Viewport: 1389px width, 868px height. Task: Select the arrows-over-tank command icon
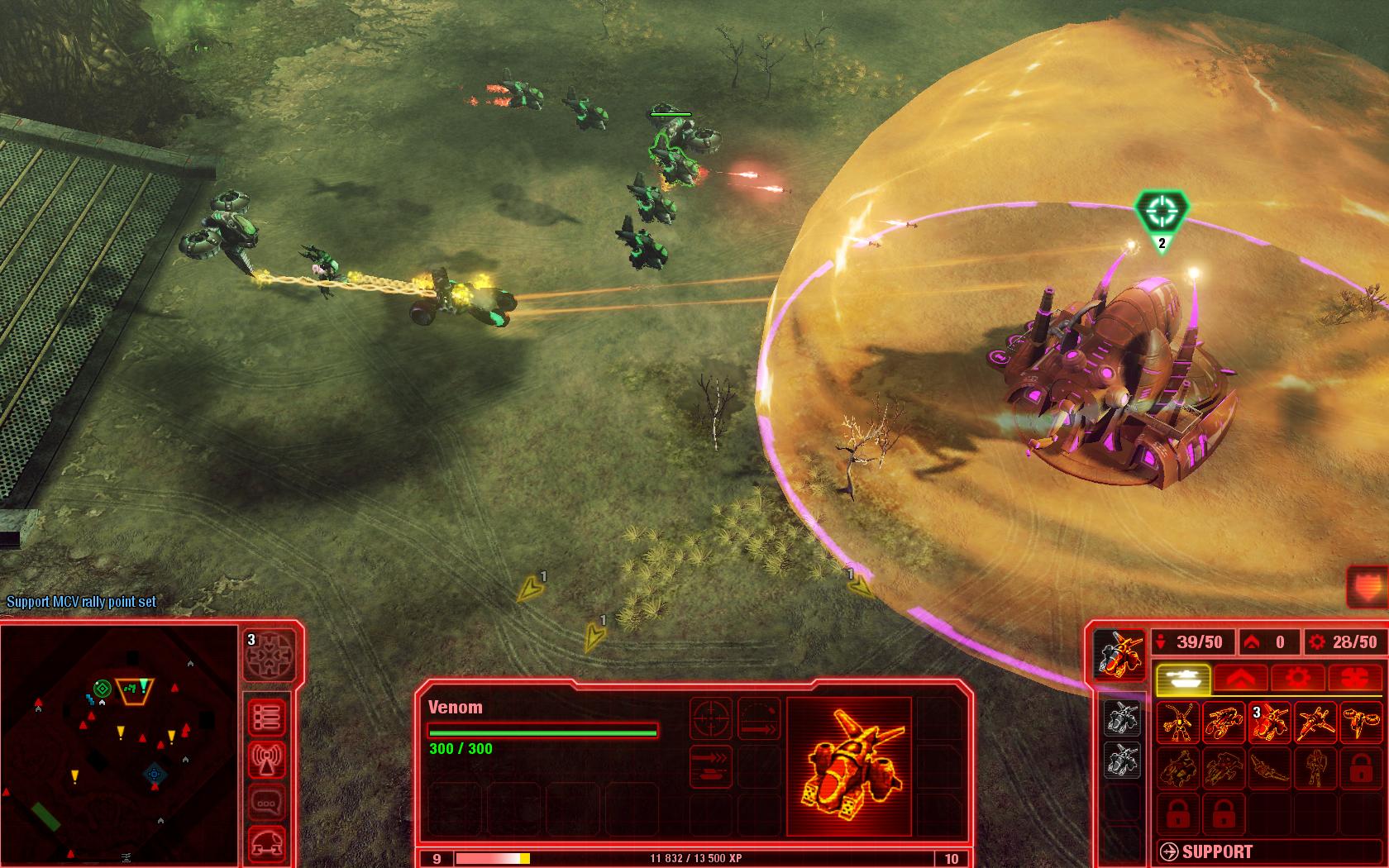click(711, 767)
